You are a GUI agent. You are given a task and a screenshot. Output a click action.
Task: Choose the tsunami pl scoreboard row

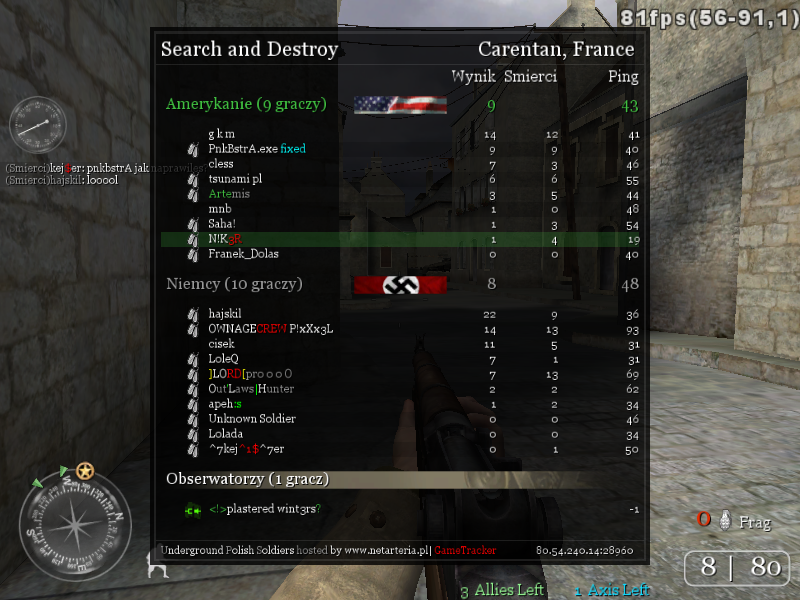point(235,179)
